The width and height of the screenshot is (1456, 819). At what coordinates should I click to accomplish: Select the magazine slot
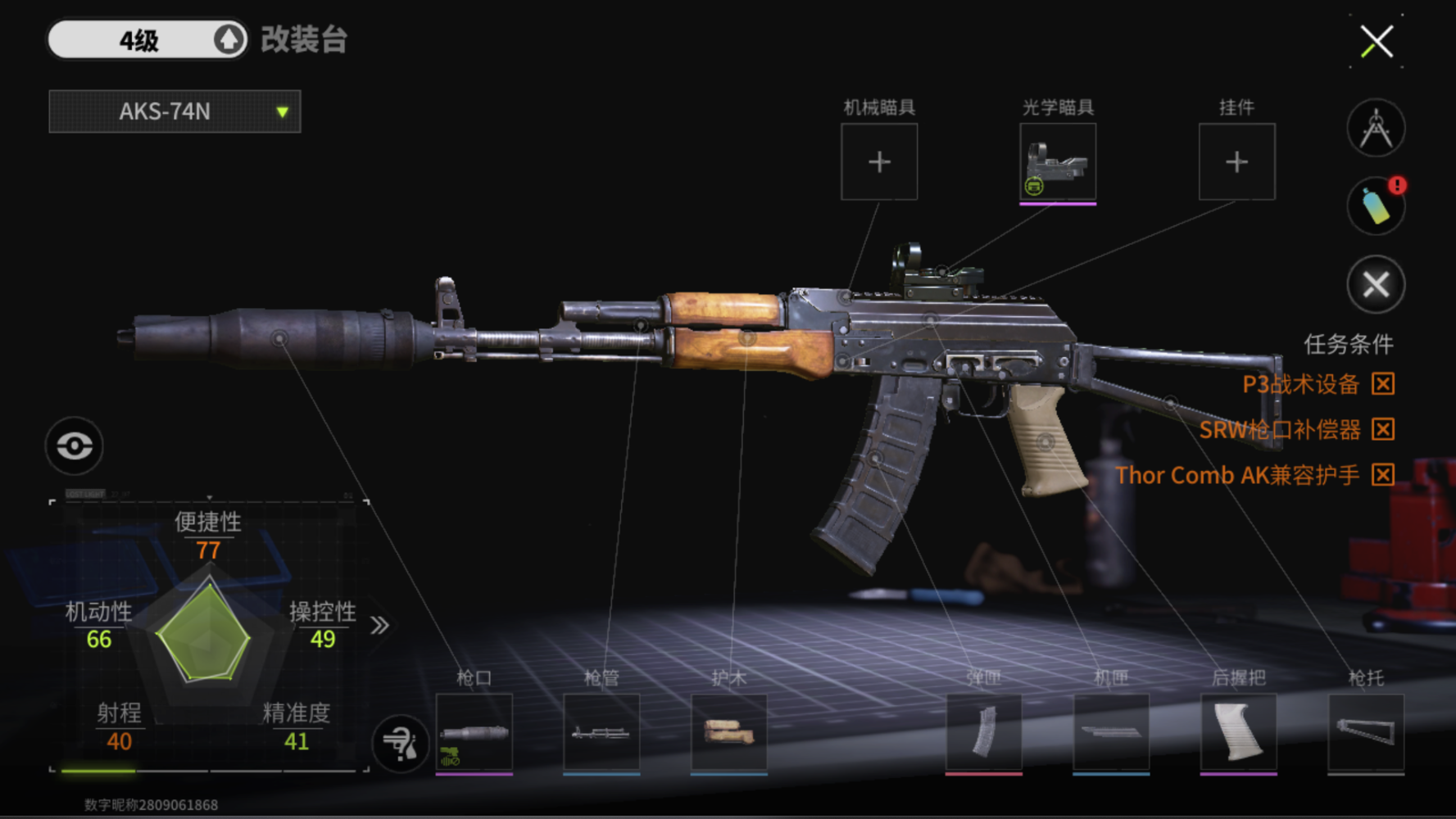983,732
